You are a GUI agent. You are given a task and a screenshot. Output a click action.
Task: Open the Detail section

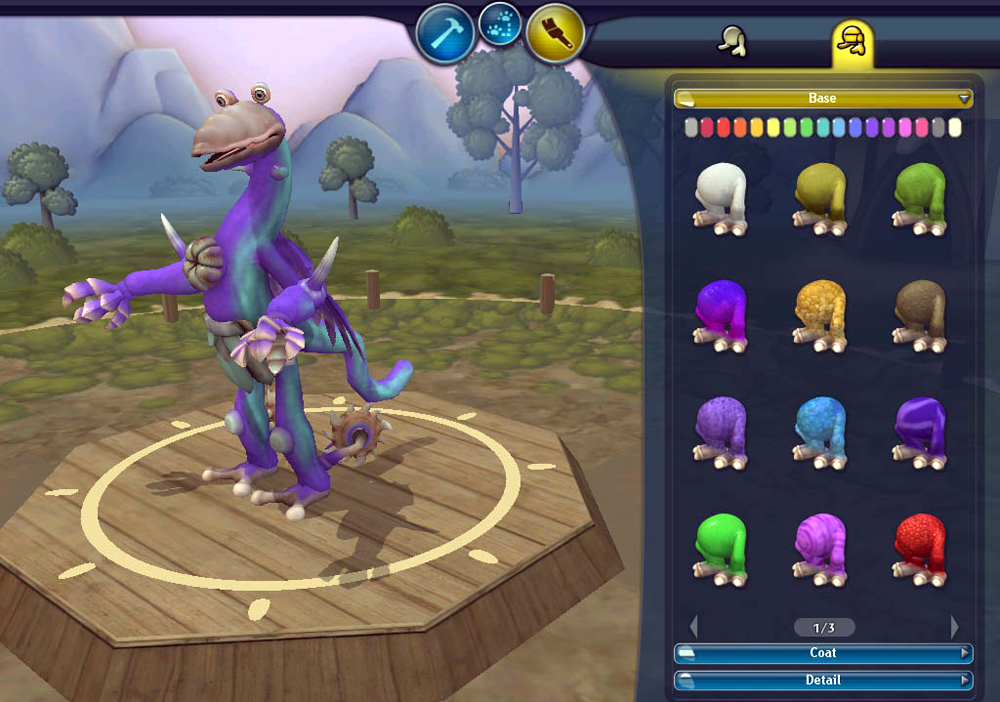tap(822, 680)
